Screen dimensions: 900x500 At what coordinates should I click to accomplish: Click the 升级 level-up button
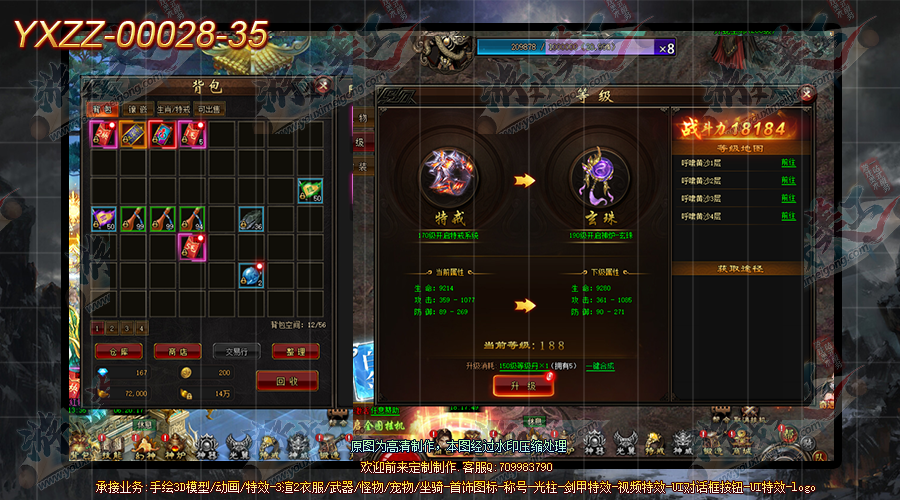[523, 386]
